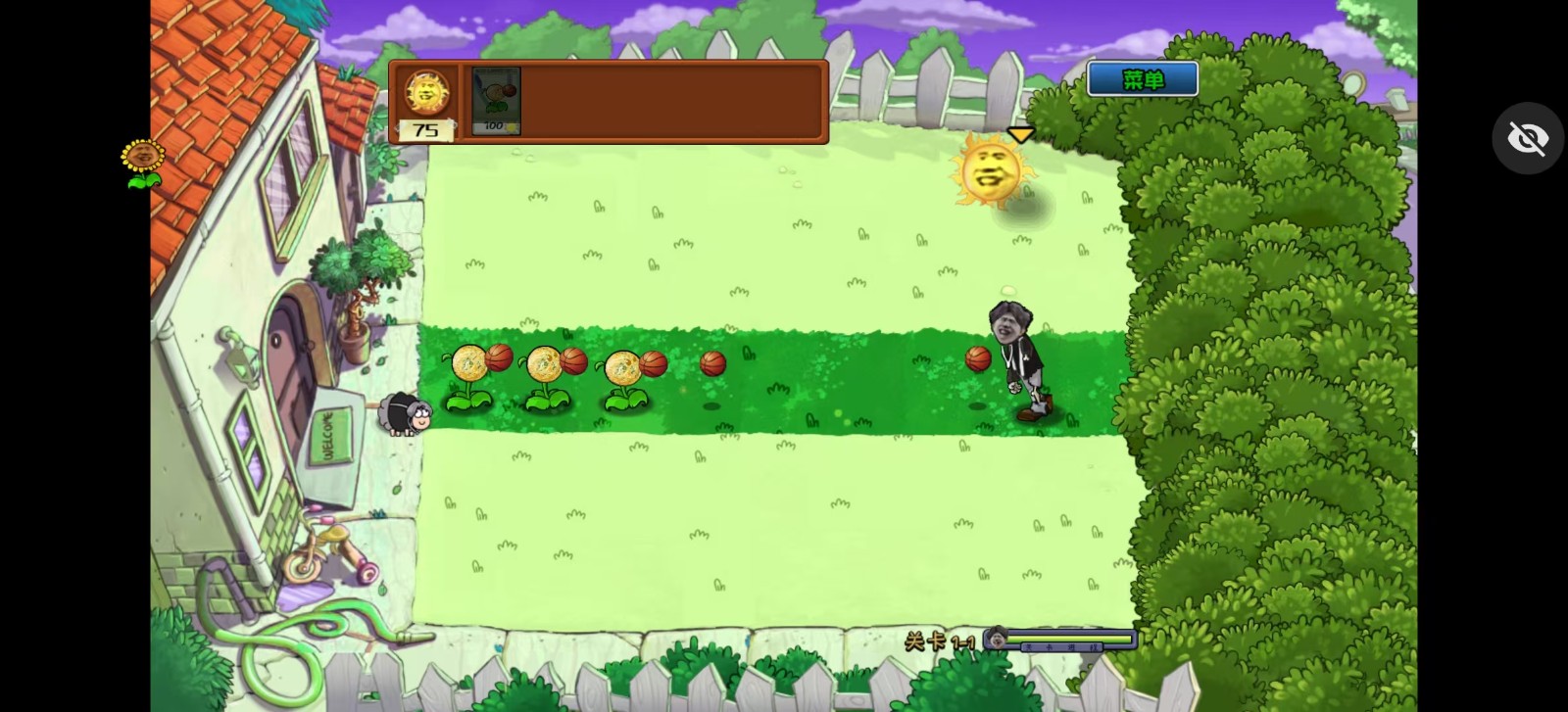
Task: Click the yellow arrow pointing at the sun
Action: [x=1022, y=134]
